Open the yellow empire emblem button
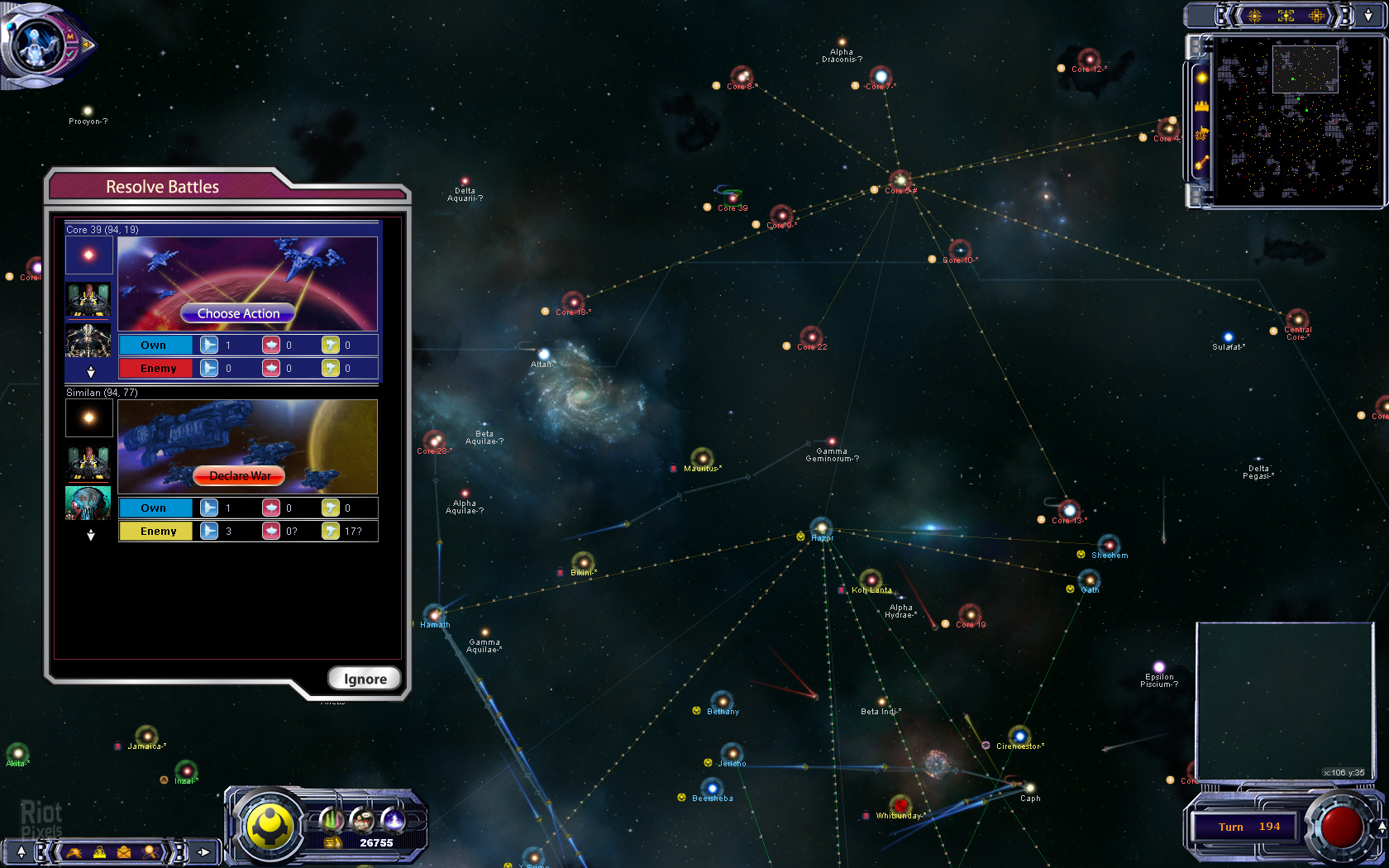Viewport: 1389px width, 868px height. click(x=270, y=825)
